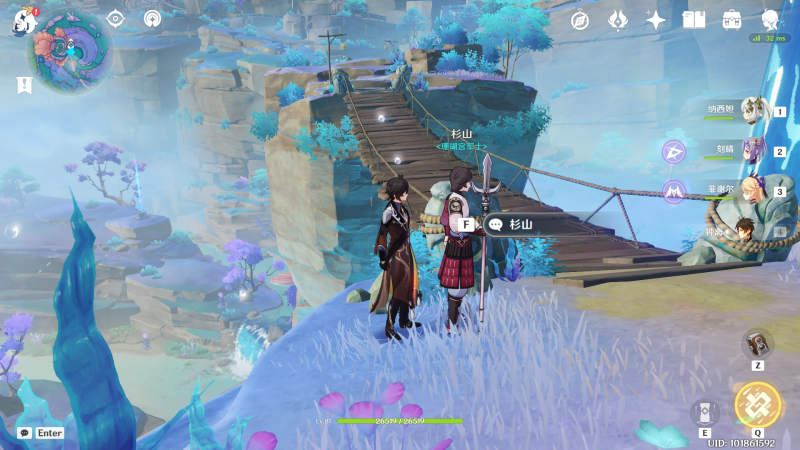Unleash the golden elemental burst
This screenshot has height=450, width=800.
point(757,404)
